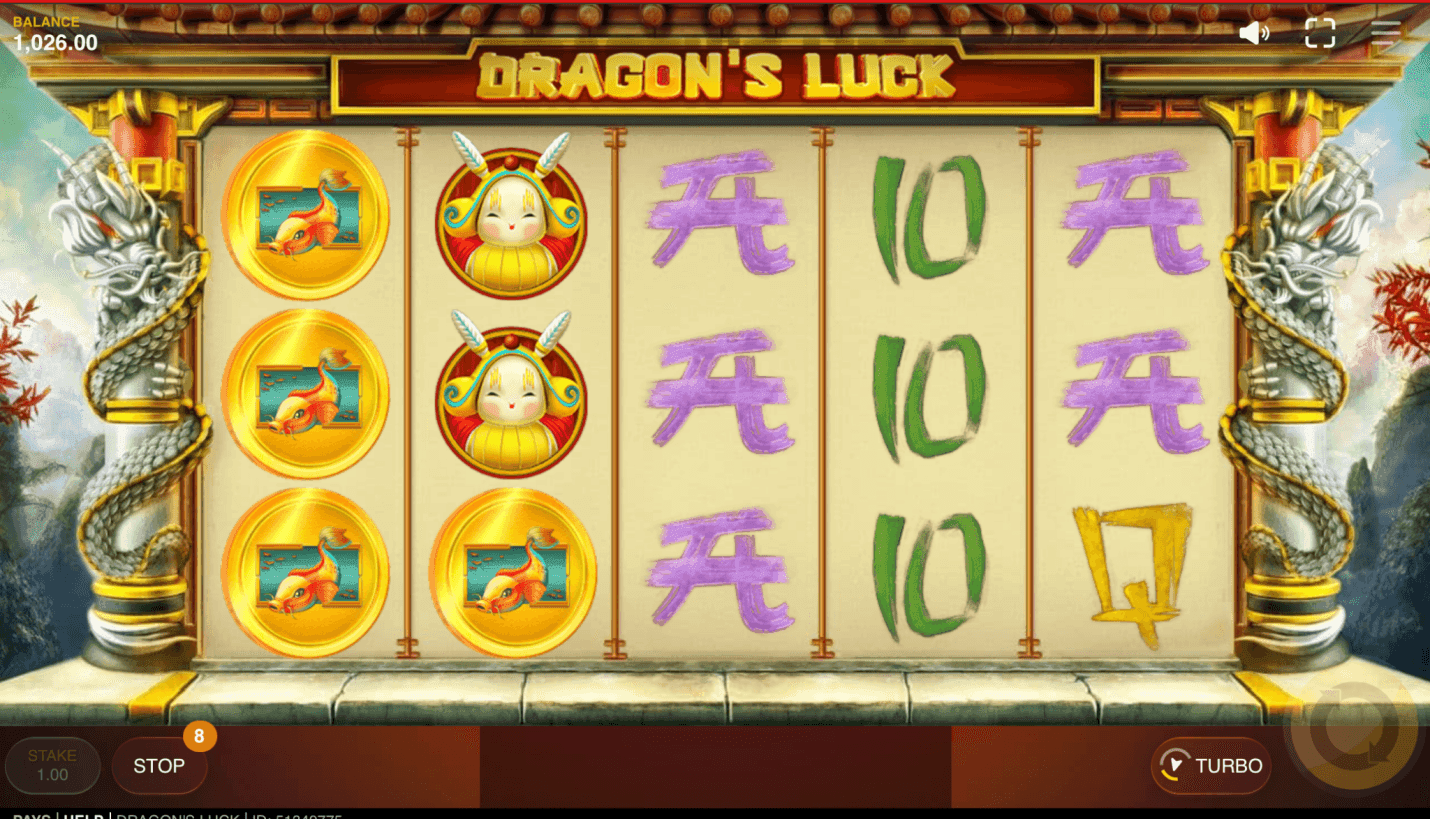1430x819 pixels.
Task: Open the HELP documentation
Action: coord(83,815)
